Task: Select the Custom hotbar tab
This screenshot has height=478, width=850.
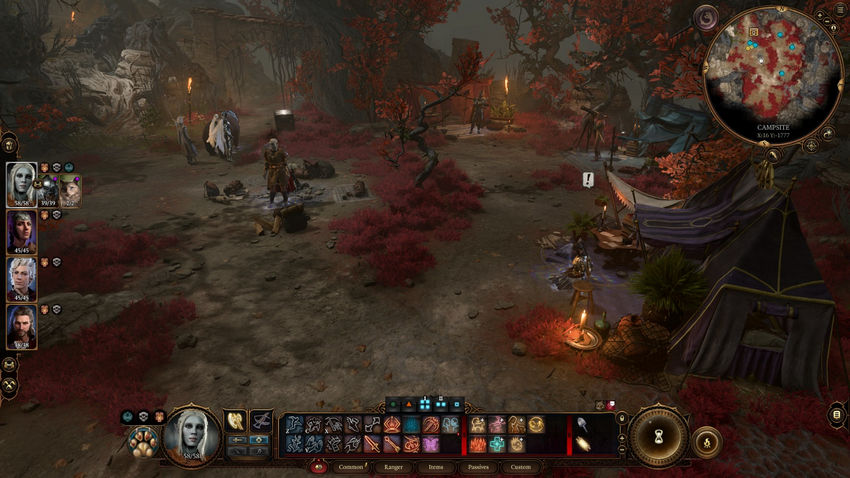Action: pos(520,467)
